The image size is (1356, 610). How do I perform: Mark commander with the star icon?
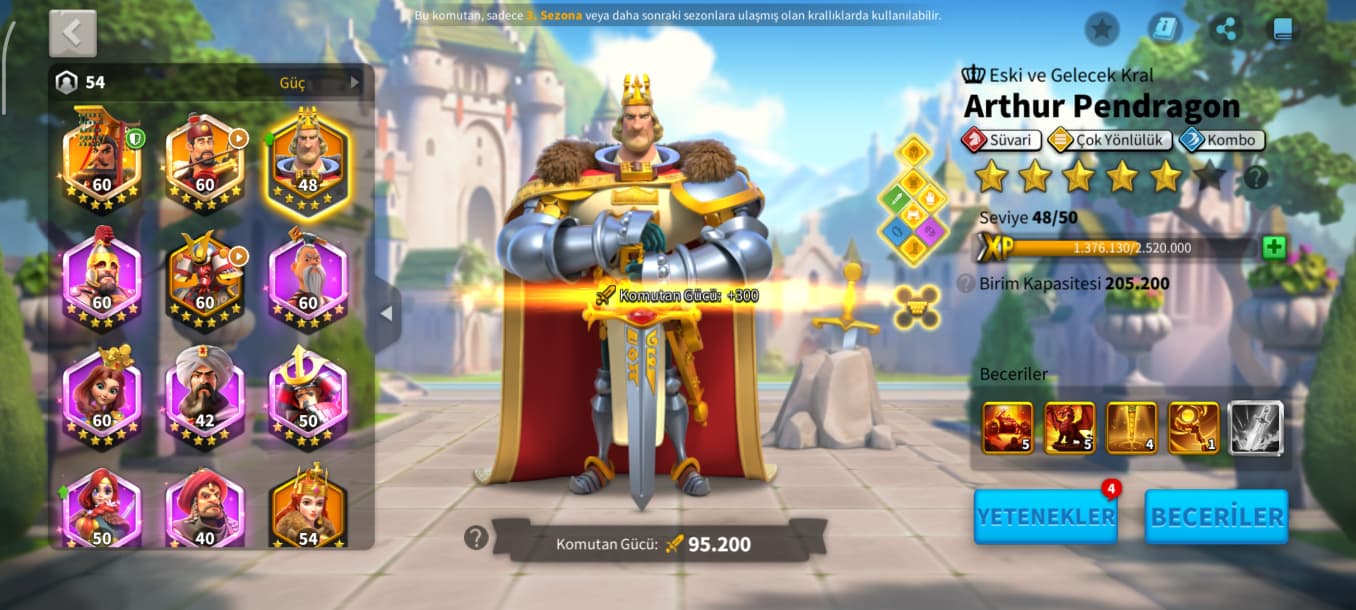[1101, 29]
